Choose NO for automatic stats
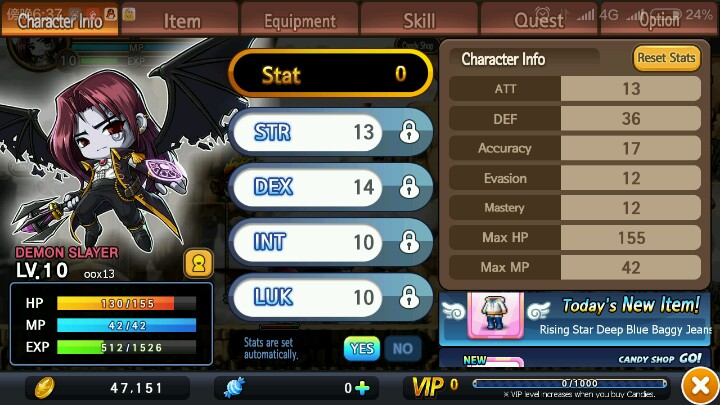This screenshot has width=720, height=405. 402,348
